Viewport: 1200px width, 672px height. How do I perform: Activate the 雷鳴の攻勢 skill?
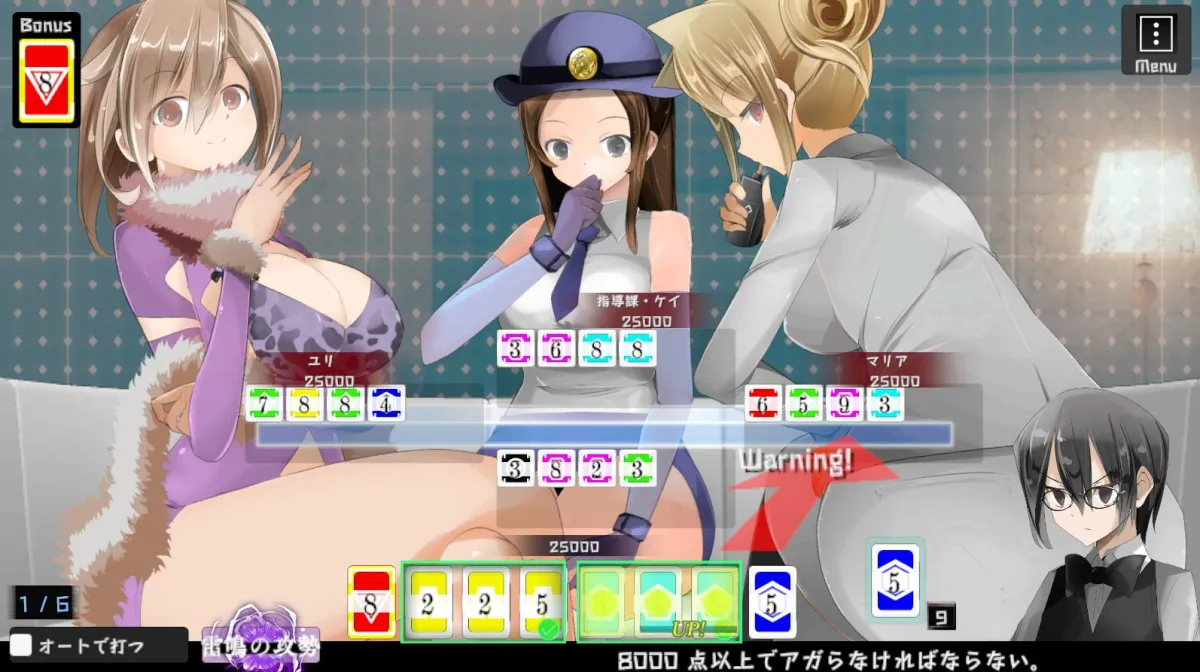(248, 640)
